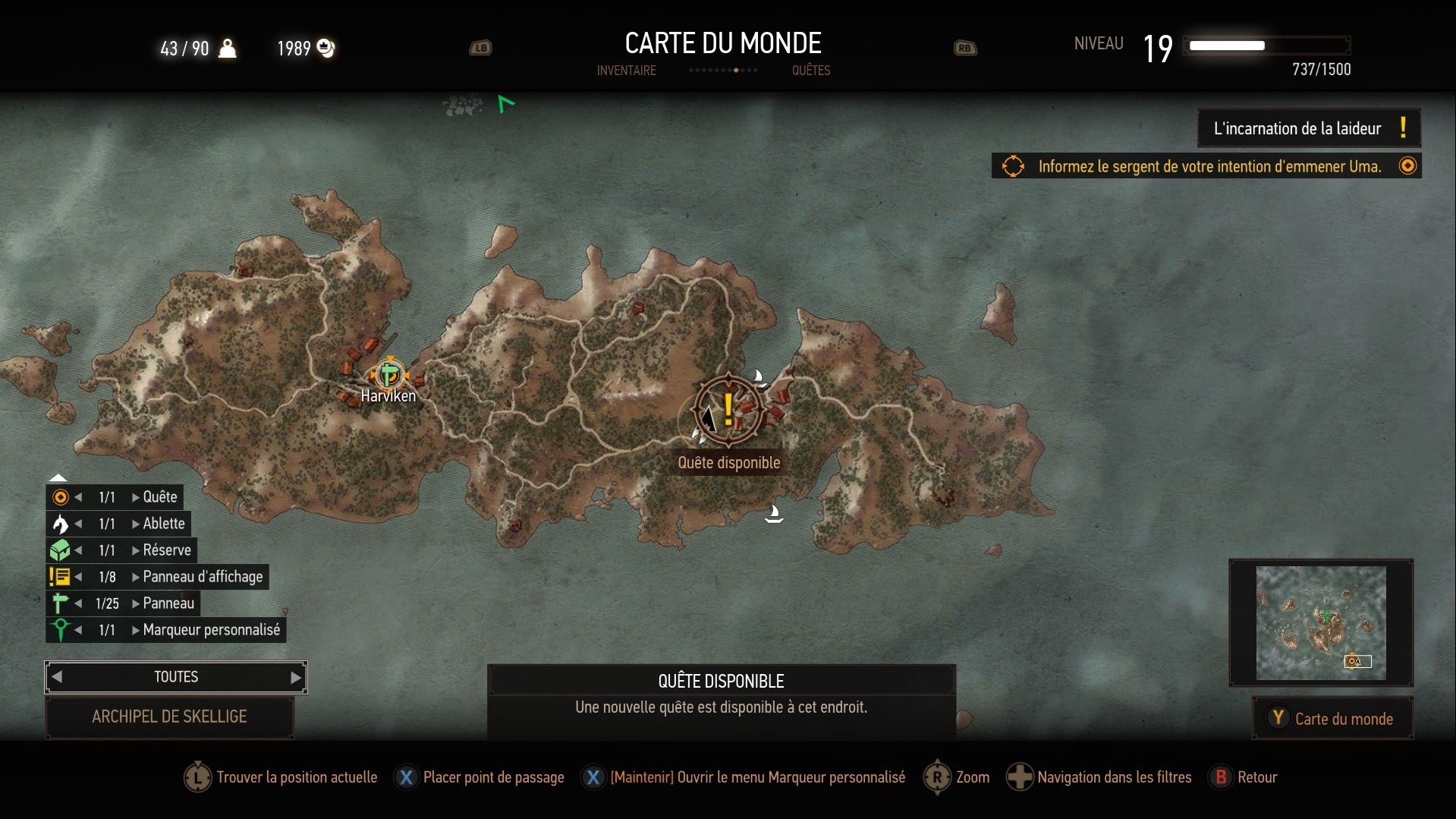Open the QUÊTES tab
1456x819 pixels.
pyautogui.click(x=811, y=70)
